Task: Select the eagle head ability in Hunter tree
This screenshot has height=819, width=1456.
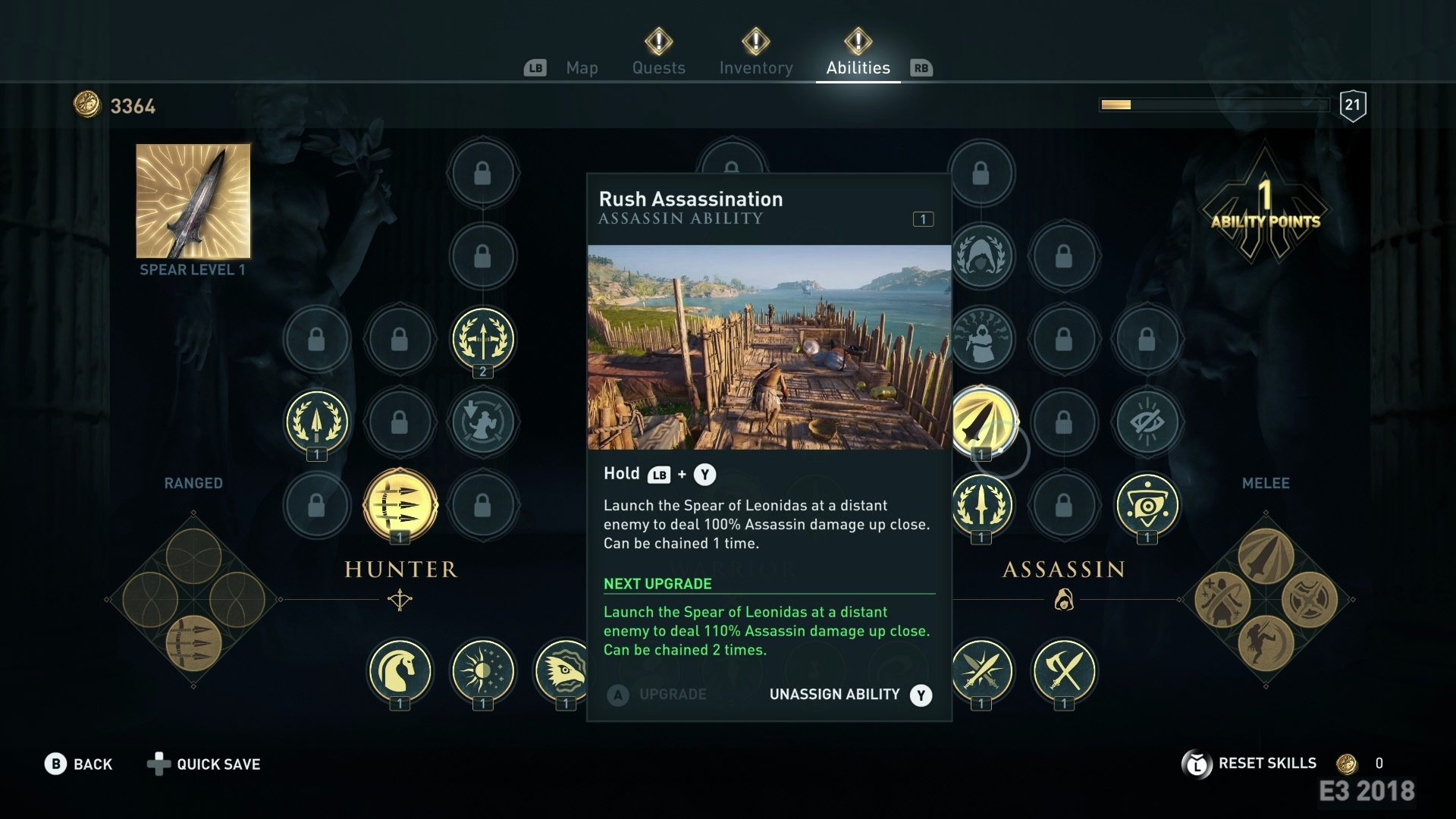Action: (564, 673)
